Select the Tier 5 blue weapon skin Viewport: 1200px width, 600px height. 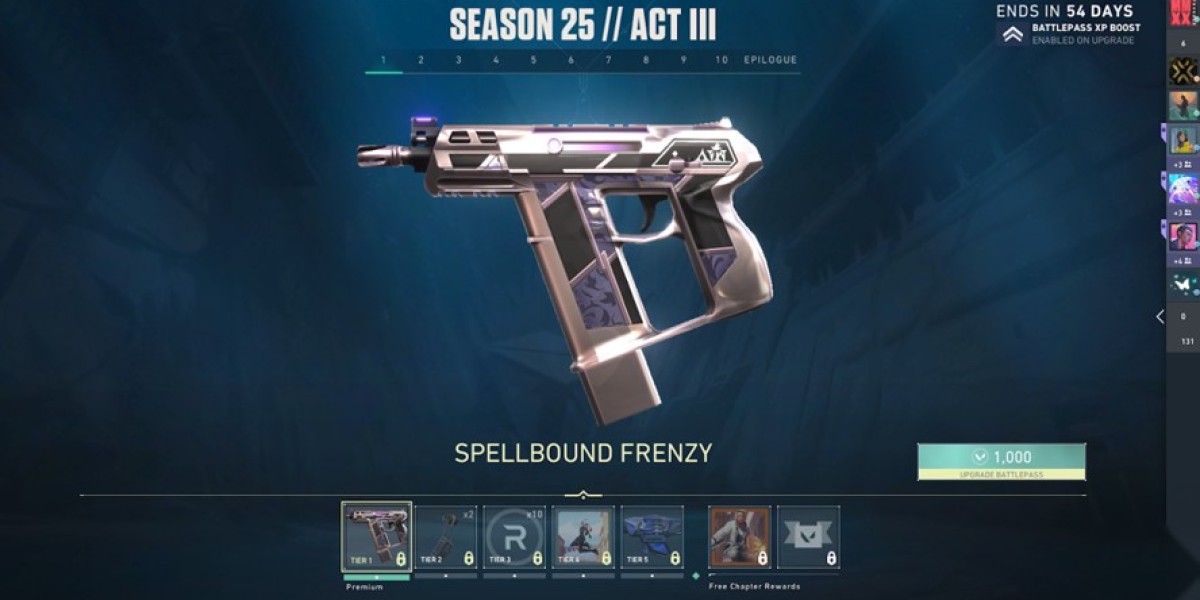click(x=652, y=537)
